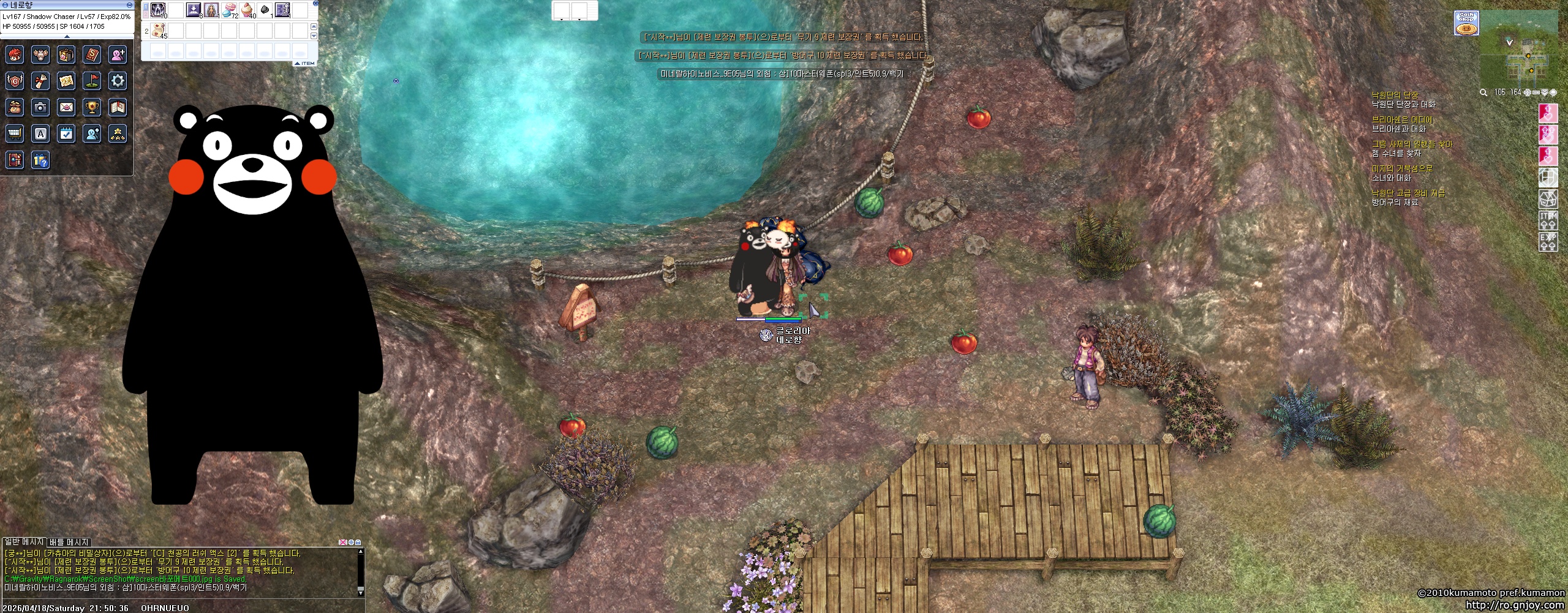Image resolution: width=1568 pixels, height=613 pixels.
Task: Zoom in the minimap with the plus button
Action: tap(1528, 92)
